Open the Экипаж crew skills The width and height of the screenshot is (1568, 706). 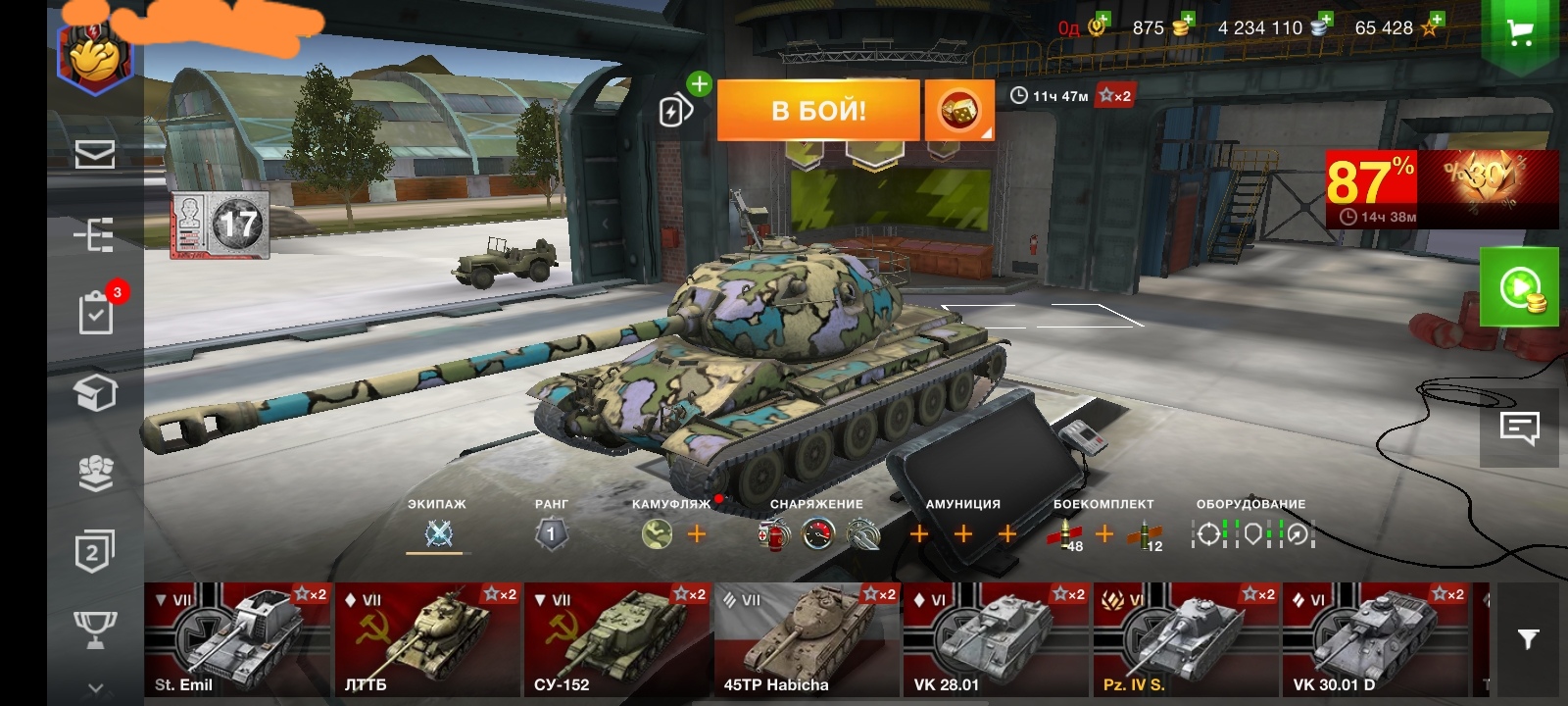[438, 533]
